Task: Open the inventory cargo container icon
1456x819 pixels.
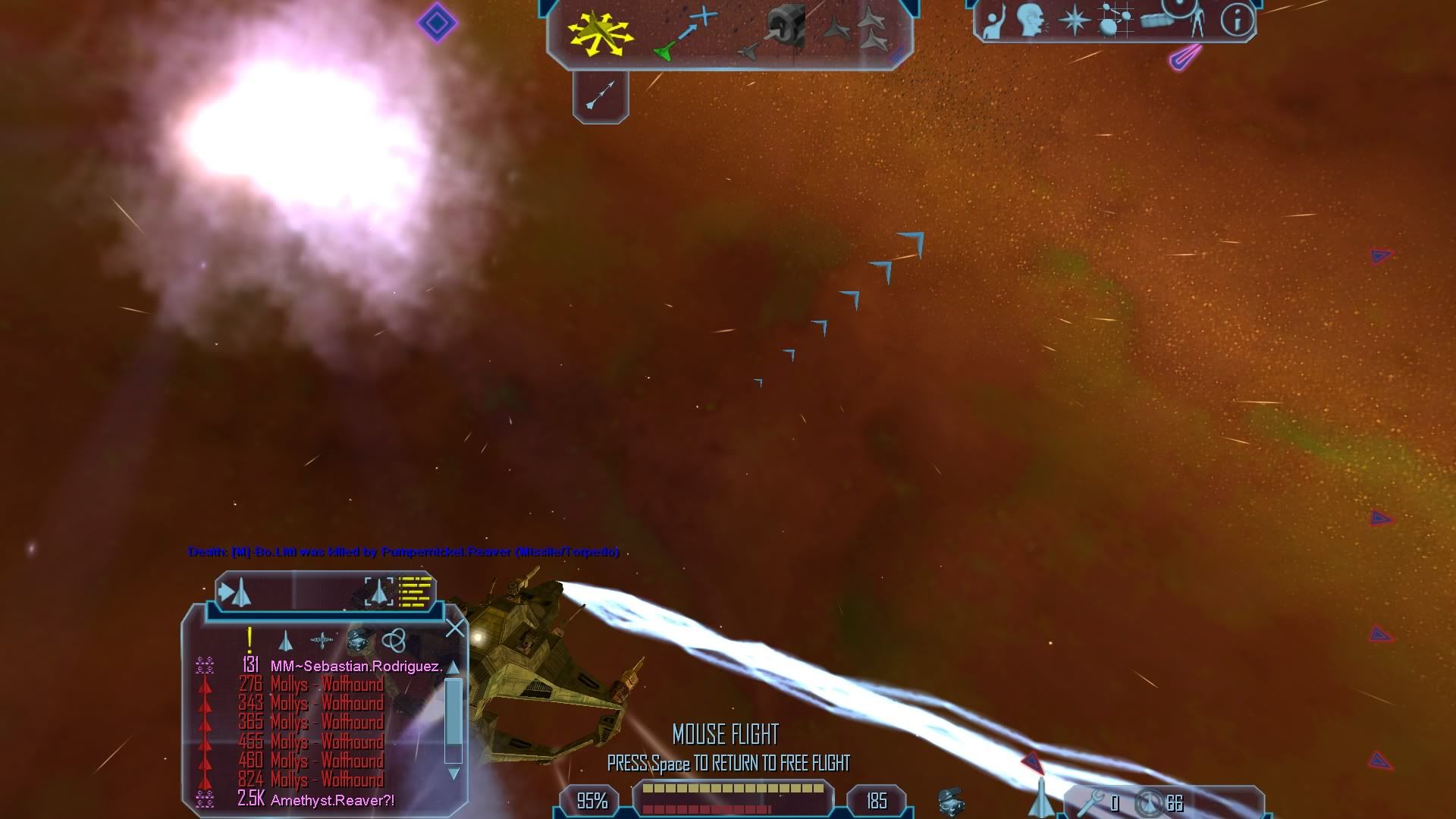Action: 1156,21
